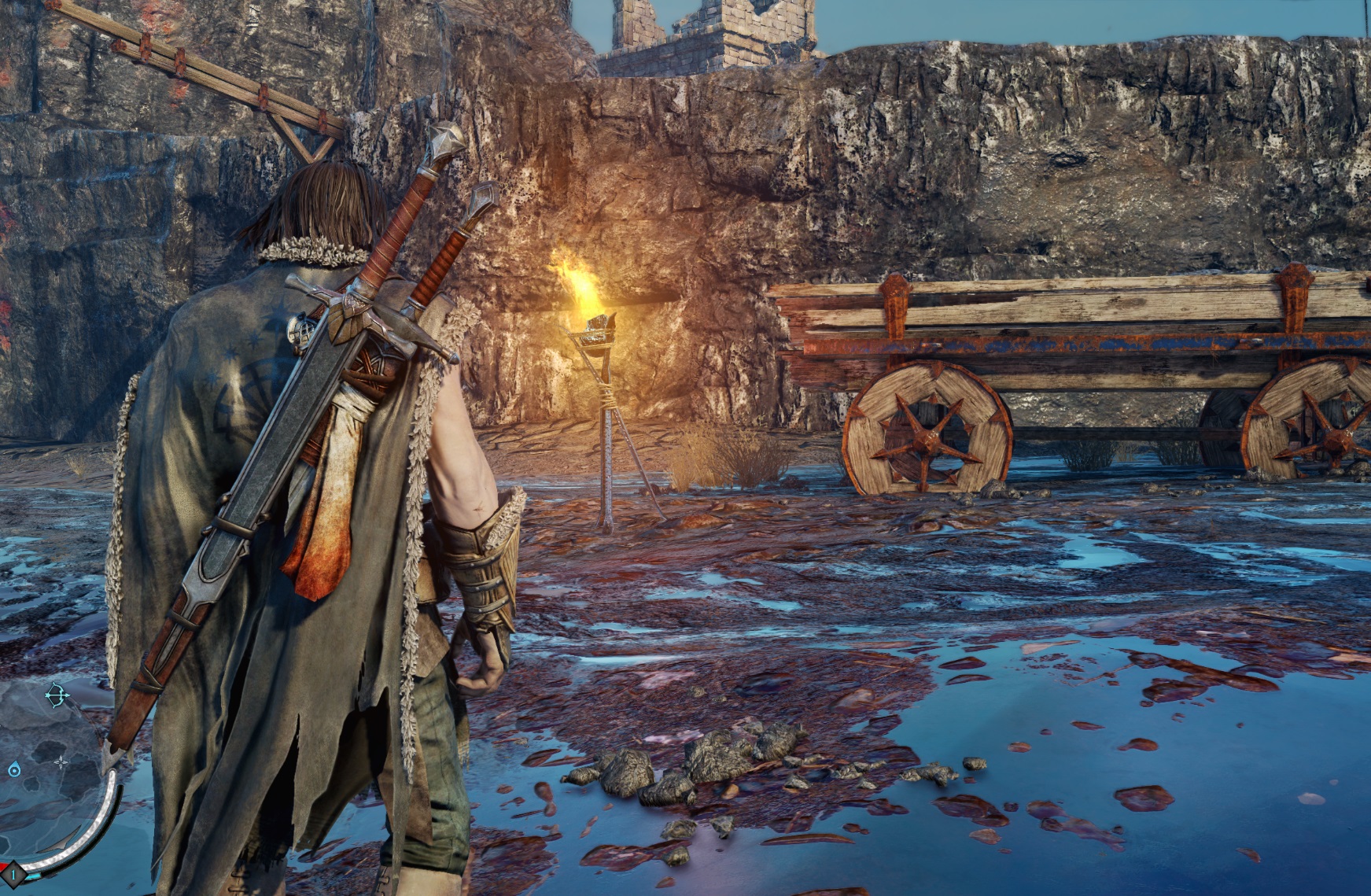The image size is (1371, 896).
Task: Select the blue teardrop marker on the minimap
Action: [13, 769]
